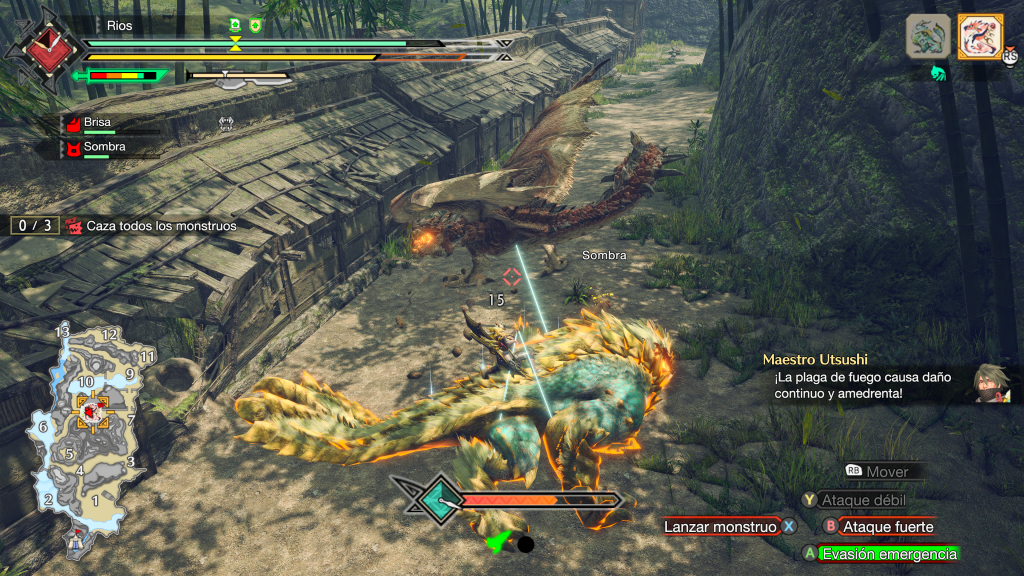The image size is (1024, 576).
Task: Select buddy Sombra in the party list
Action: pyautogui.click(x=104, y=148)
